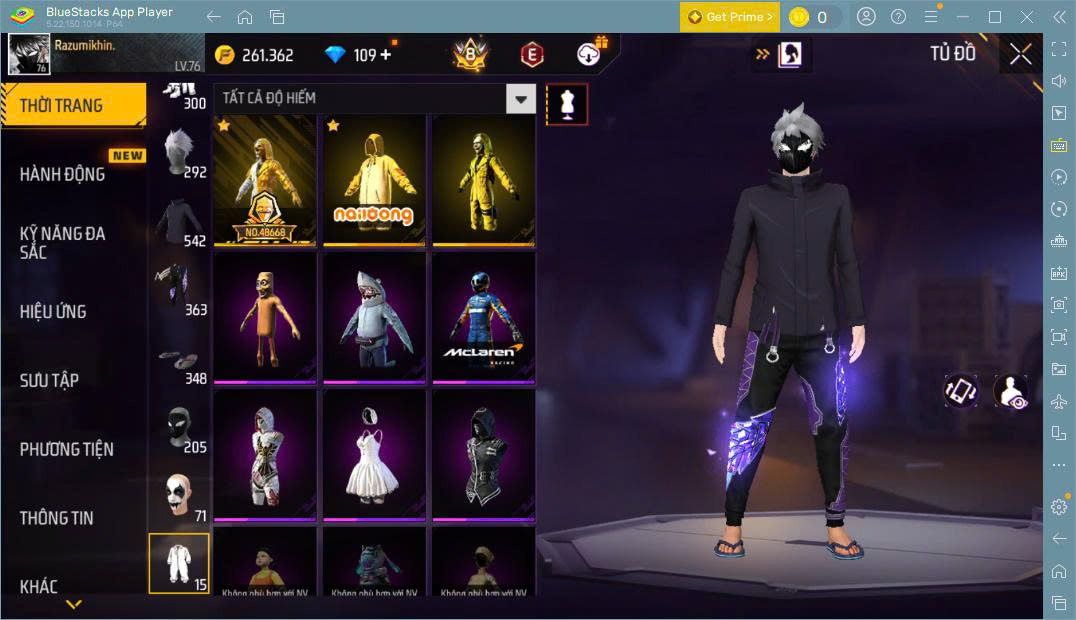This screenshot has width=1076, height=620.
Task: Add diamonds with the plus button
Action: (x=384, y=55)
